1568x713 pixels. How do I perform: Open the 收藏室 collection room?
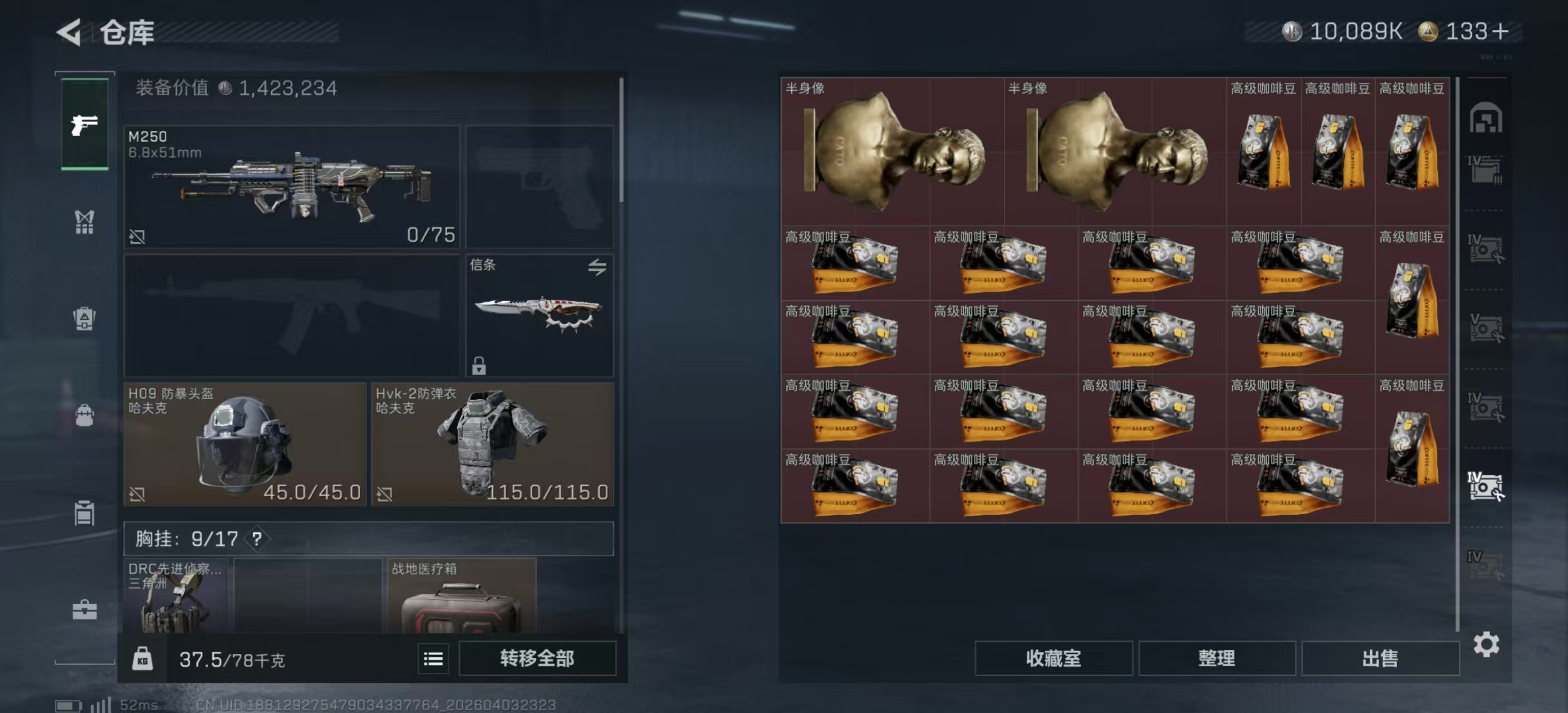(x=1053, y=658)
